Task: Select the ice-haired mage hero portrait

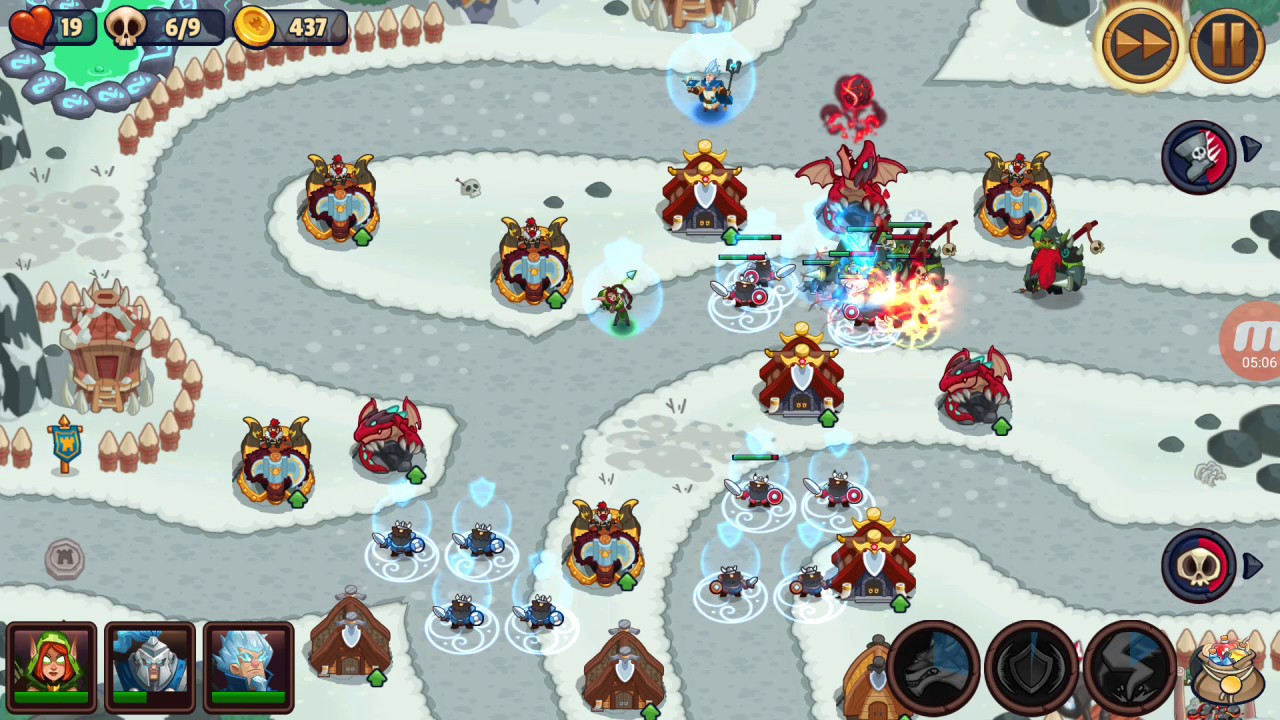Action: 248,664
